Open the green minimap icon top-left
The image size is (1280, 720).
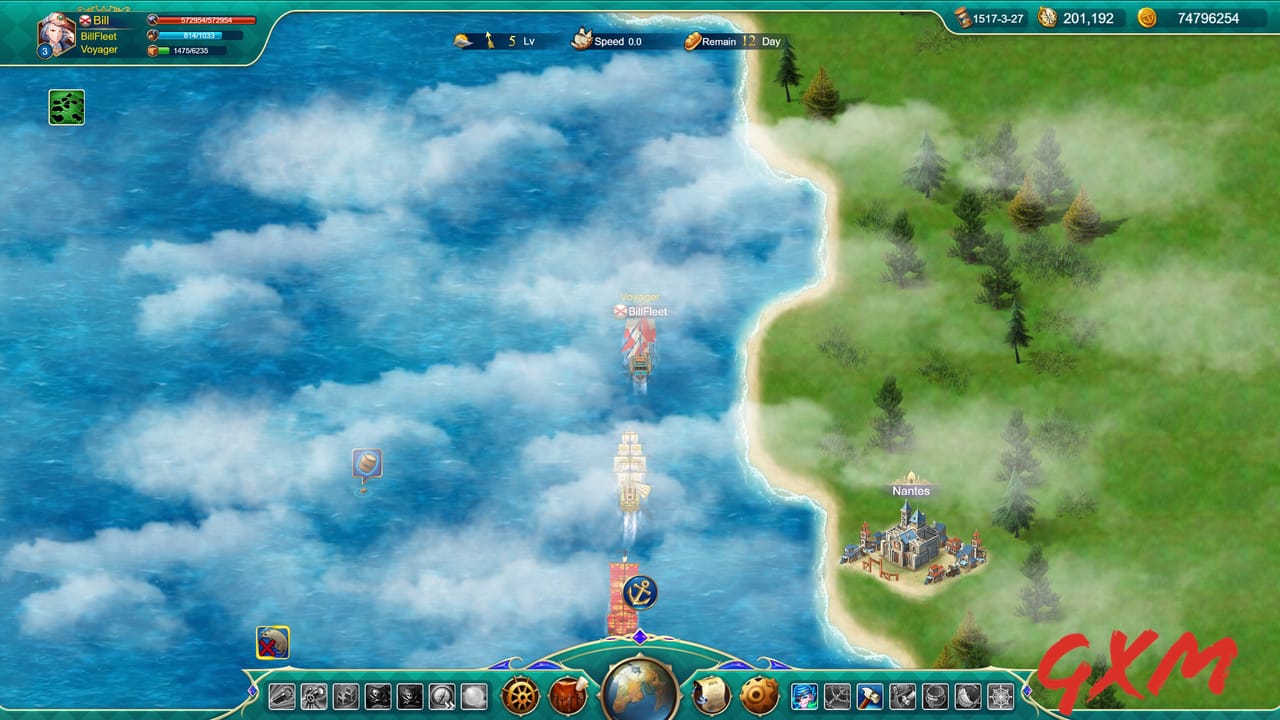65,105
